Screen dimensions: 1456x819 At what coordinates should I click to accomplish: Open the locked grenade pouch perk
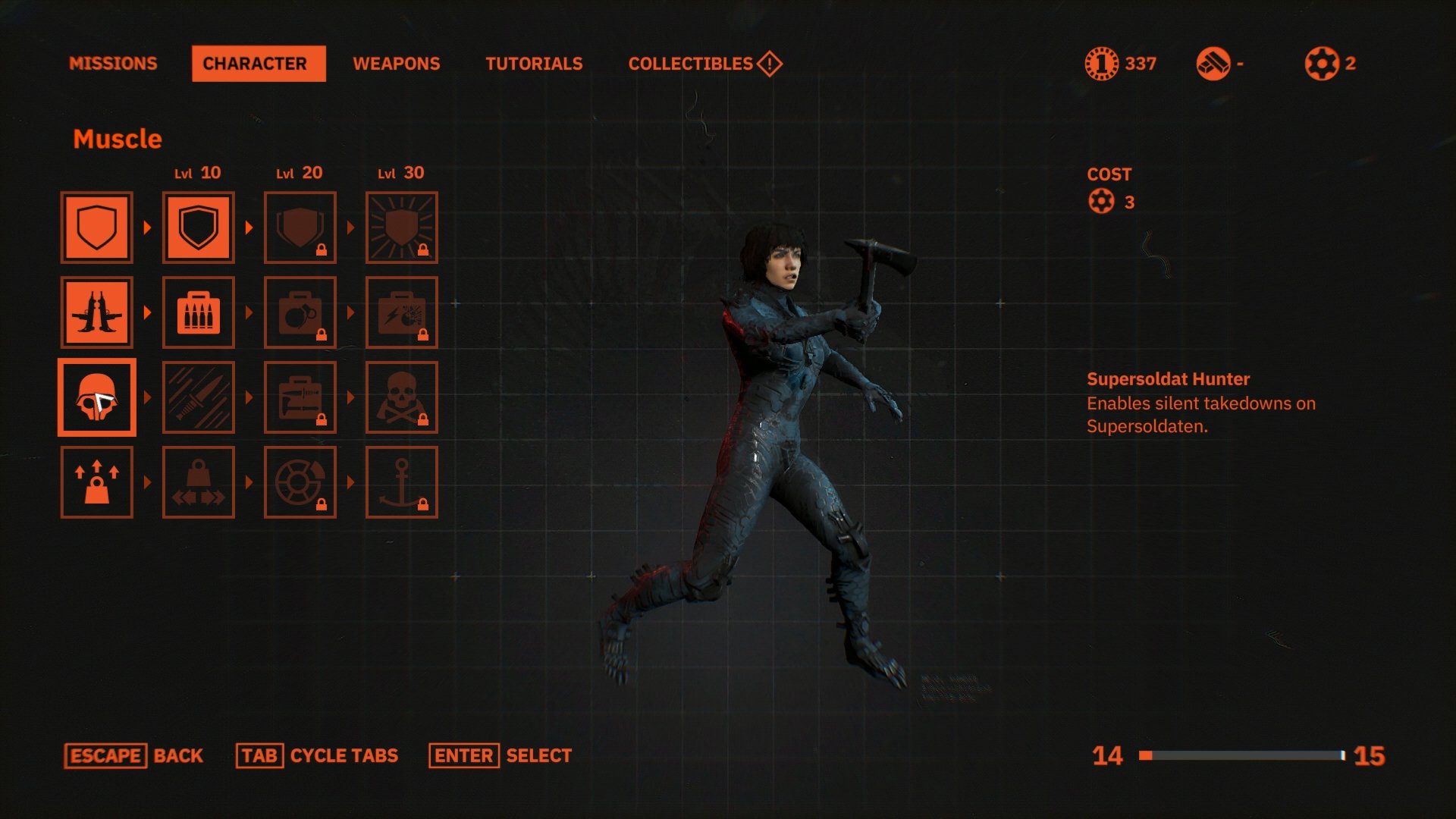300,312
